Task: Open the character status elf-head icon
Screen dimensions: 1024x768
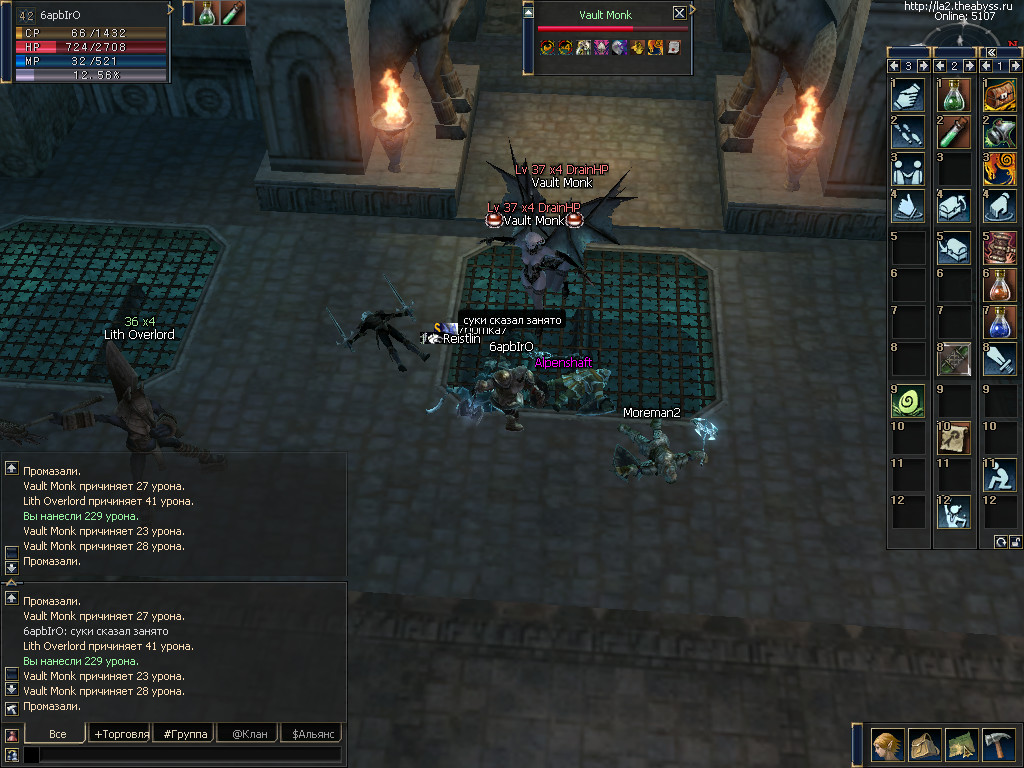Action: click(x=887, y=744)
